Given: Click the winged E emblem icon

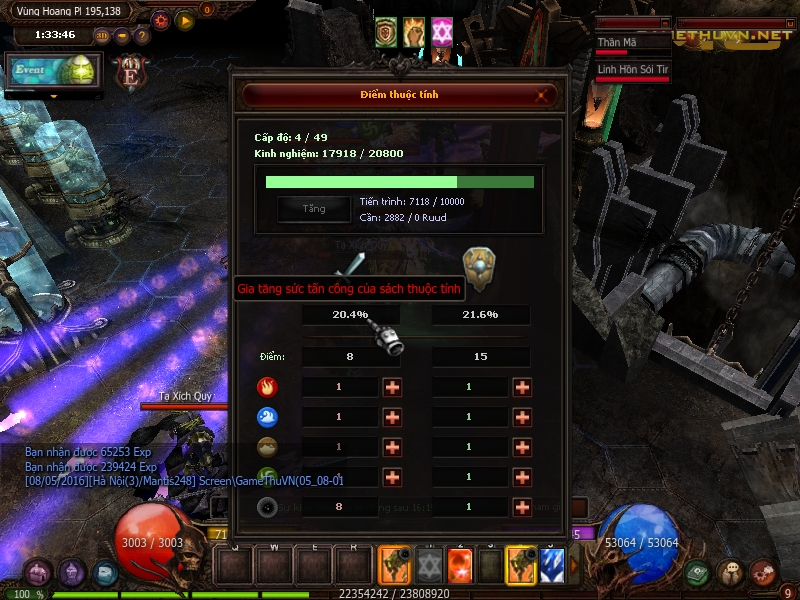Looking at the screenshot, I should (129, 71).
